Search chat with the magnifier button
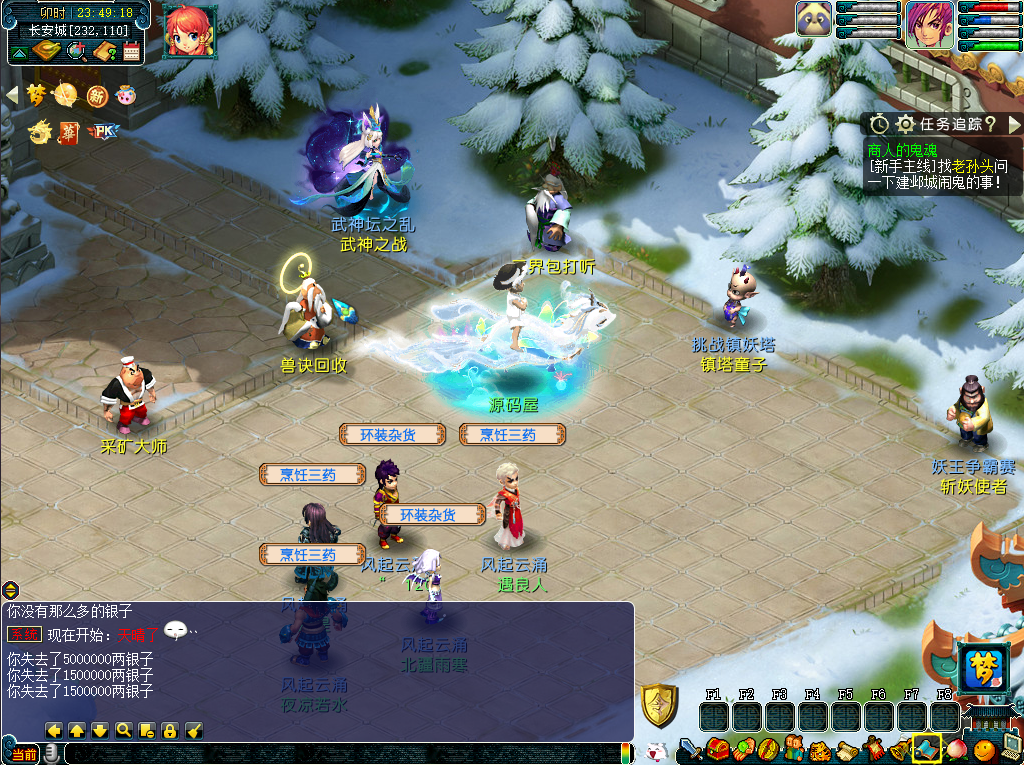The image size is (1024, 765). point(123,731)
